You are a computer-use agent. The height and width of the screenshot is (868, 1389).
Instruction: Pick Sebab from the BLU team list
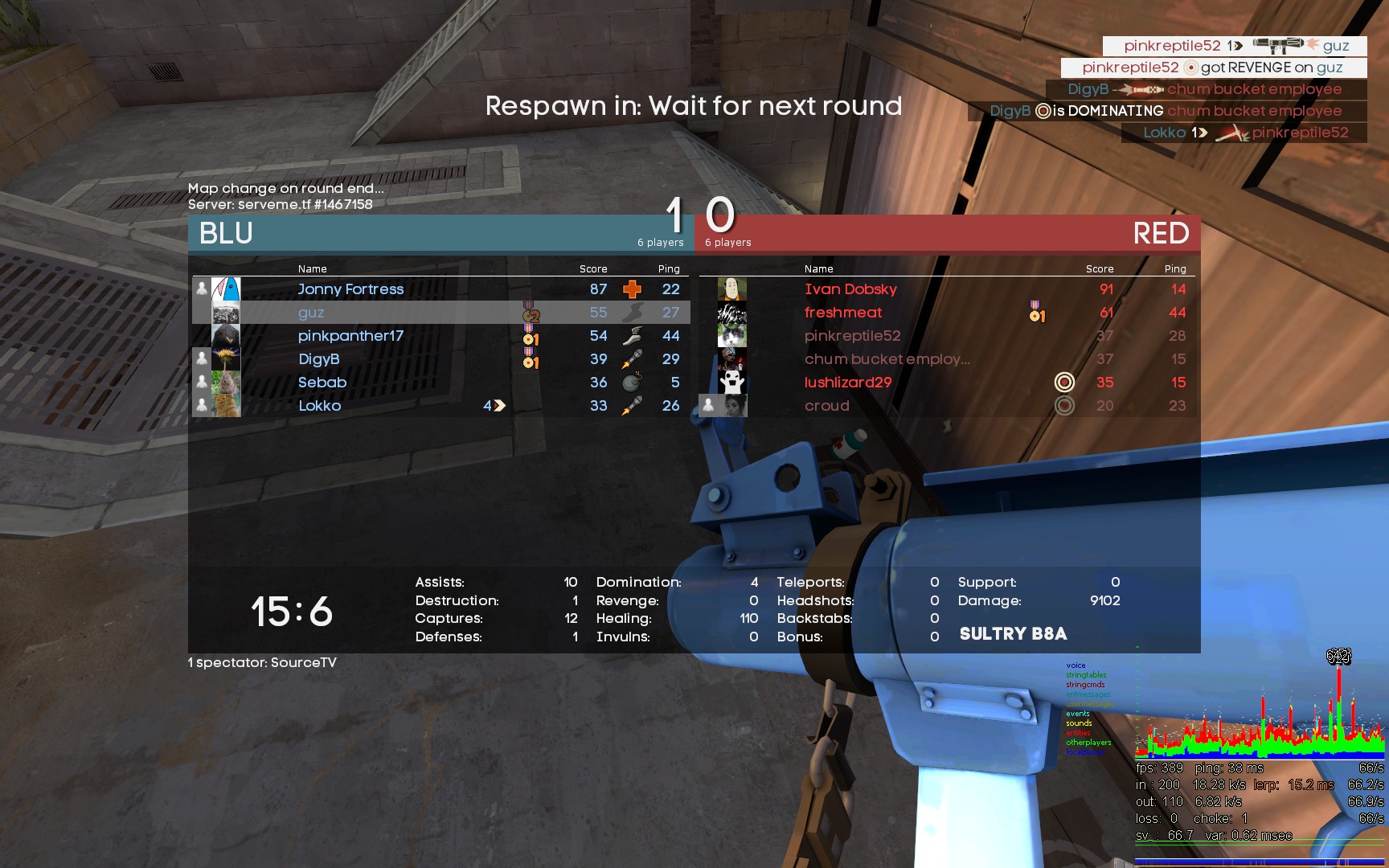pos(322,383)
